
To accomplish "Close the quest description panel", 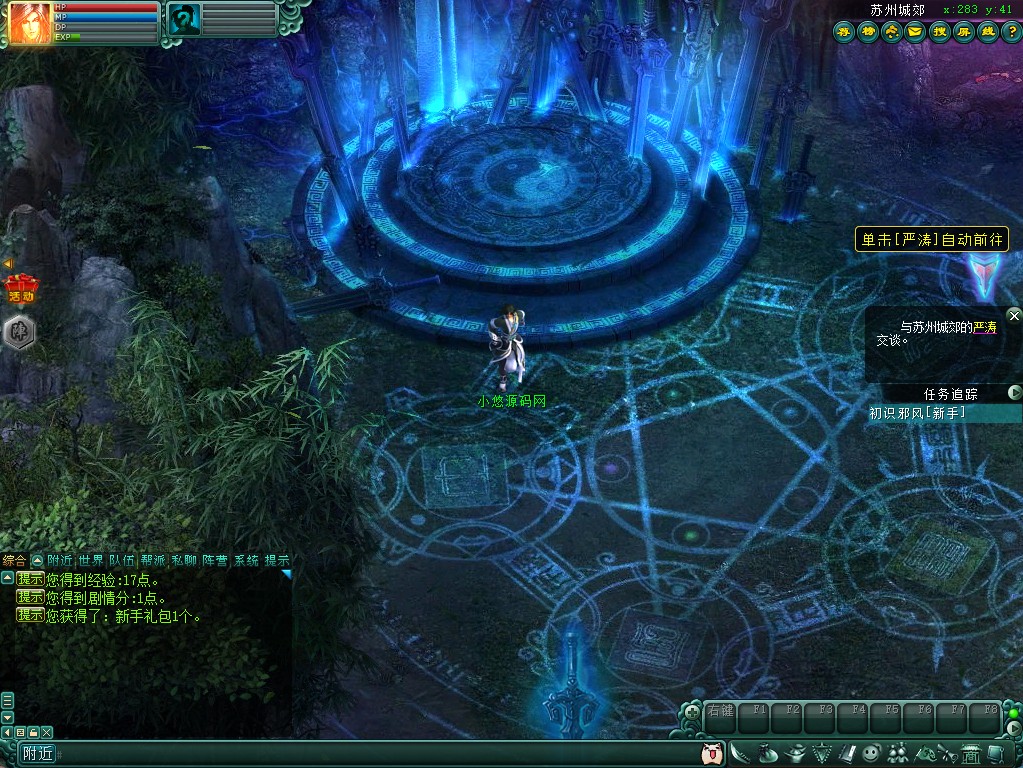I will point(1014,316).
